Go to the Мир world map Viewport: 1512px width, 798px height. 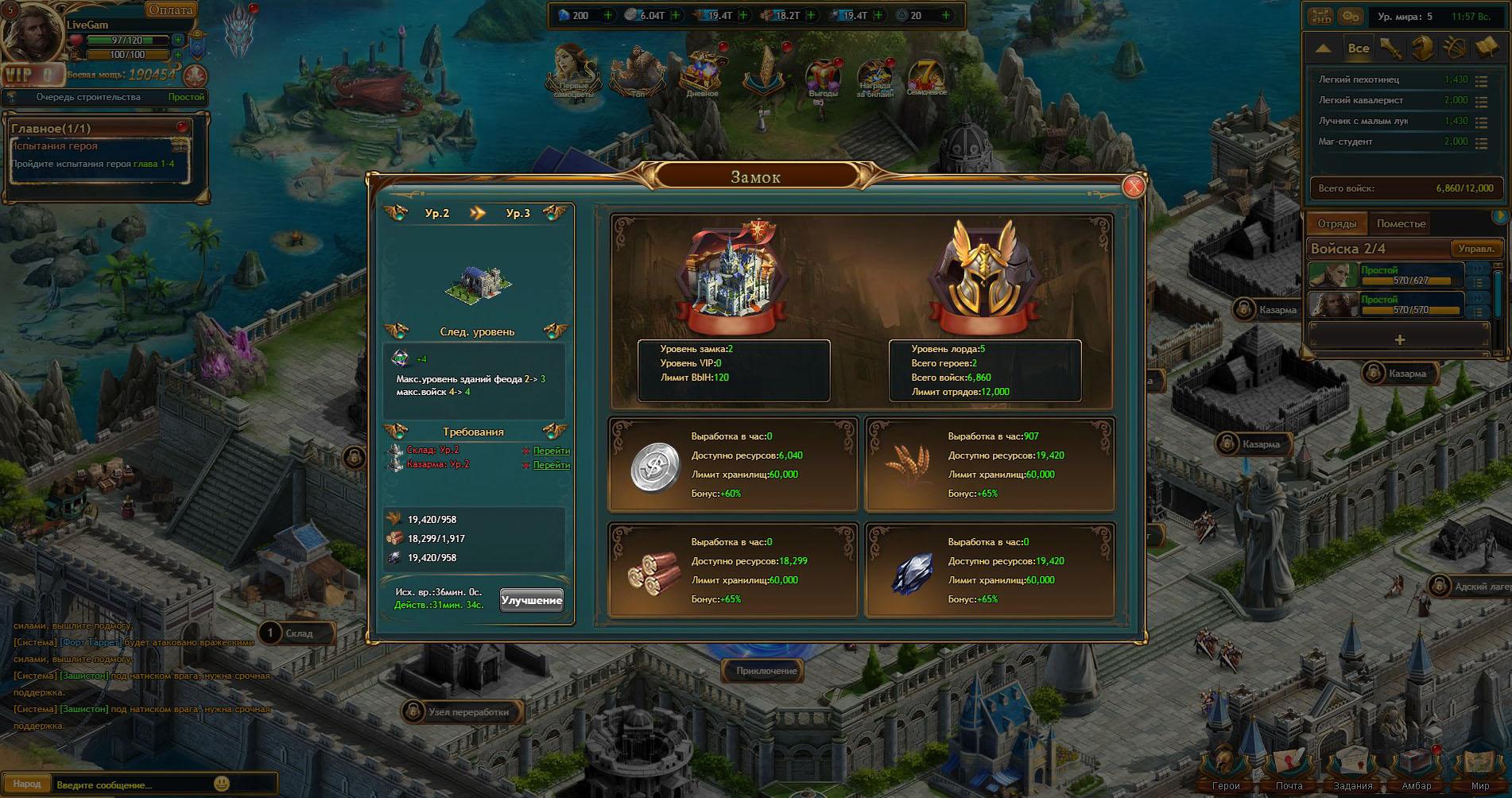point(1479,769)
